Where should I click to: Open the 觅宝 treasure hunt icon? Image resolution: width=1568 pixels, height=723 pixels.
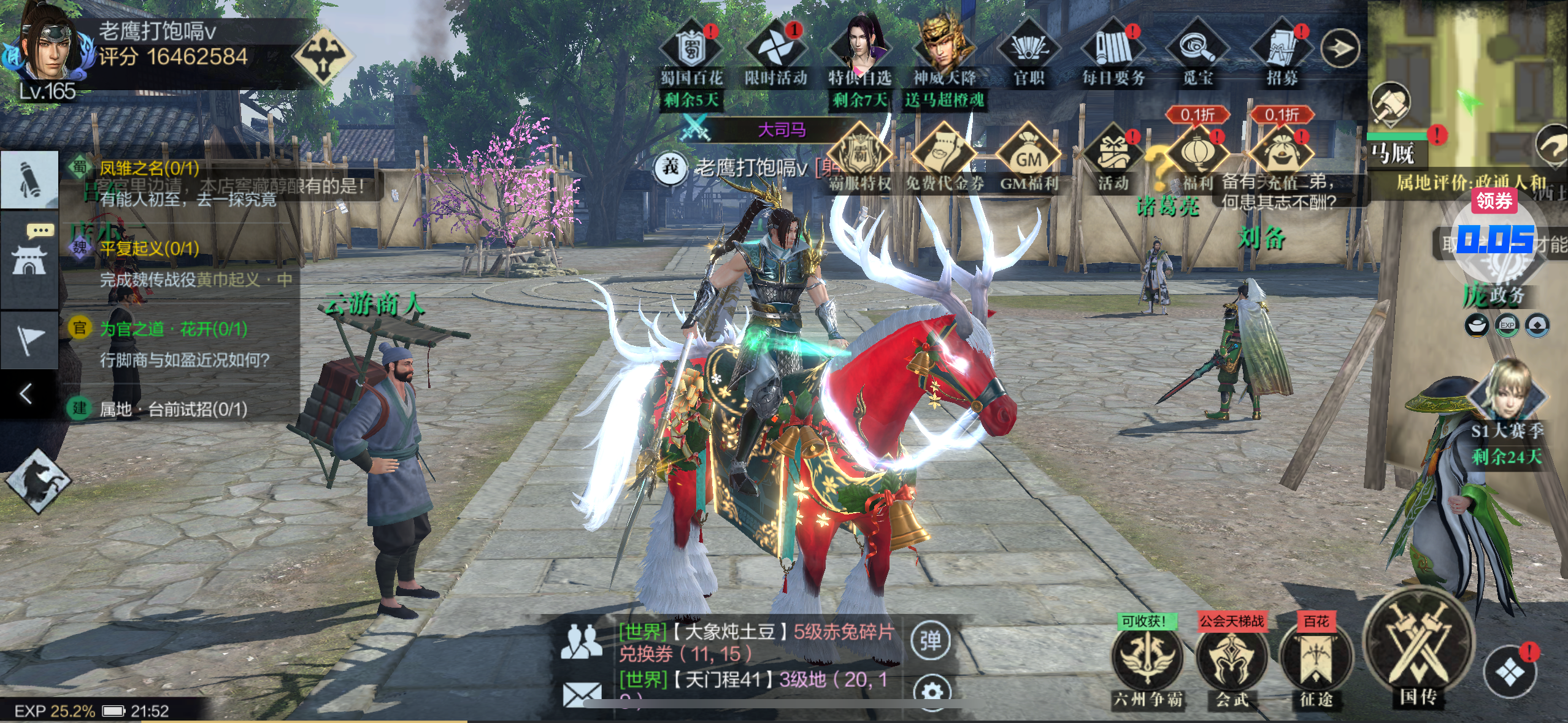1197,50
